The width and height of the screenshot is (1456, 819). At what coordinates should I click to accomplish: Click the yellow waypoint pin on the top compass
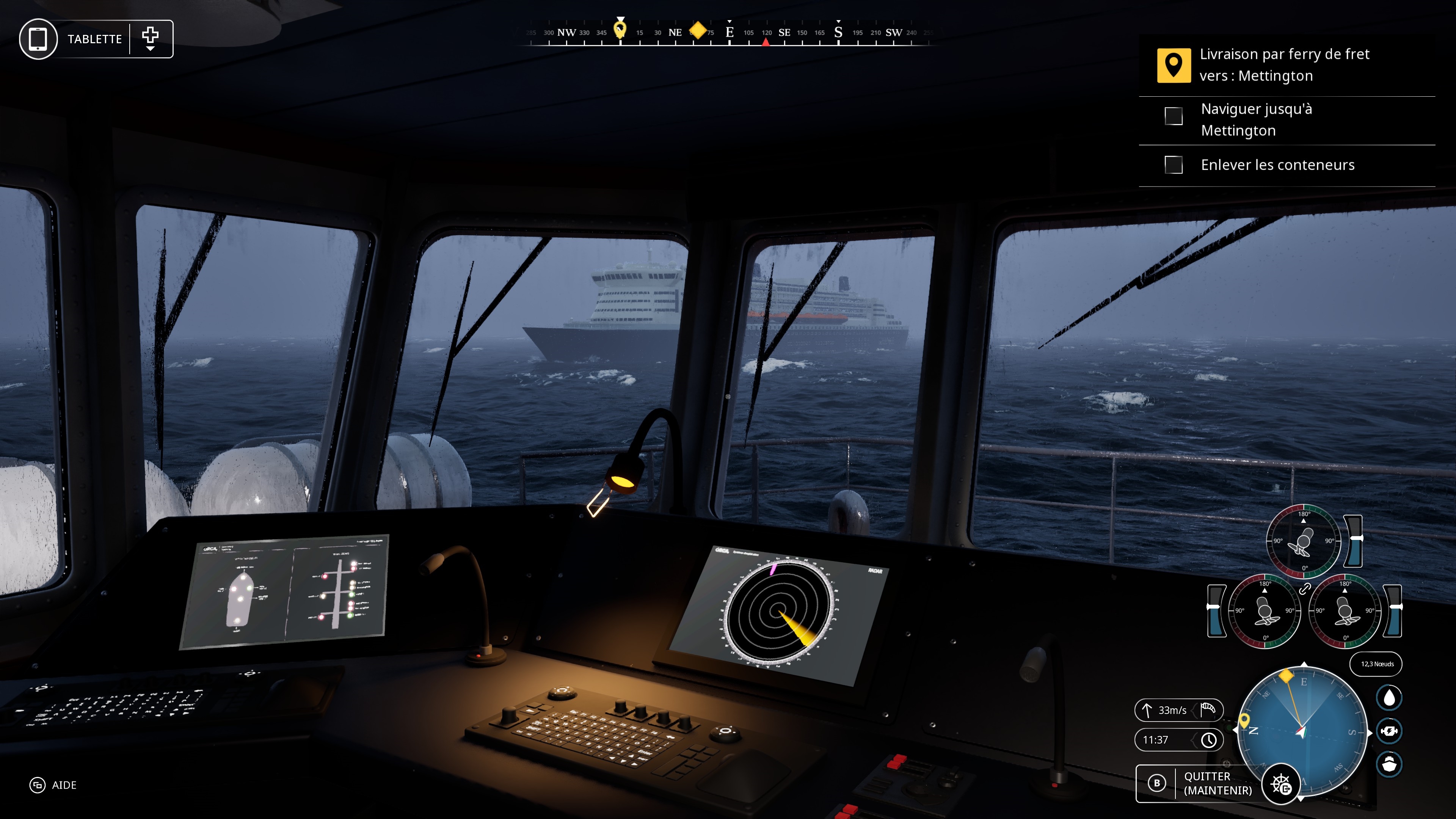[x=620, y=28]
